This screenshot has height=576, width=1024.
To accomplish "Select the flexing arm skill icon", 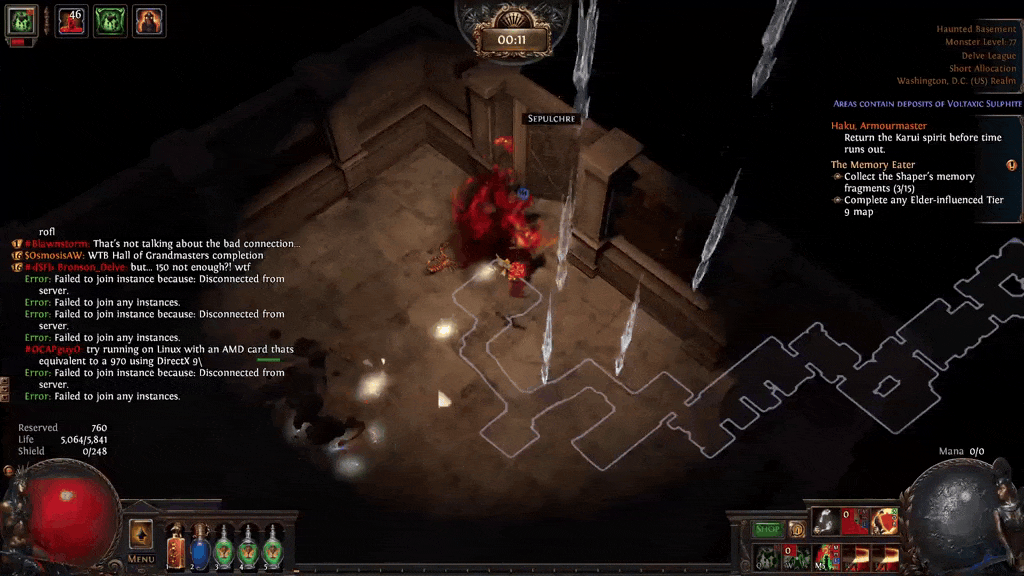I will pos(826,521).
